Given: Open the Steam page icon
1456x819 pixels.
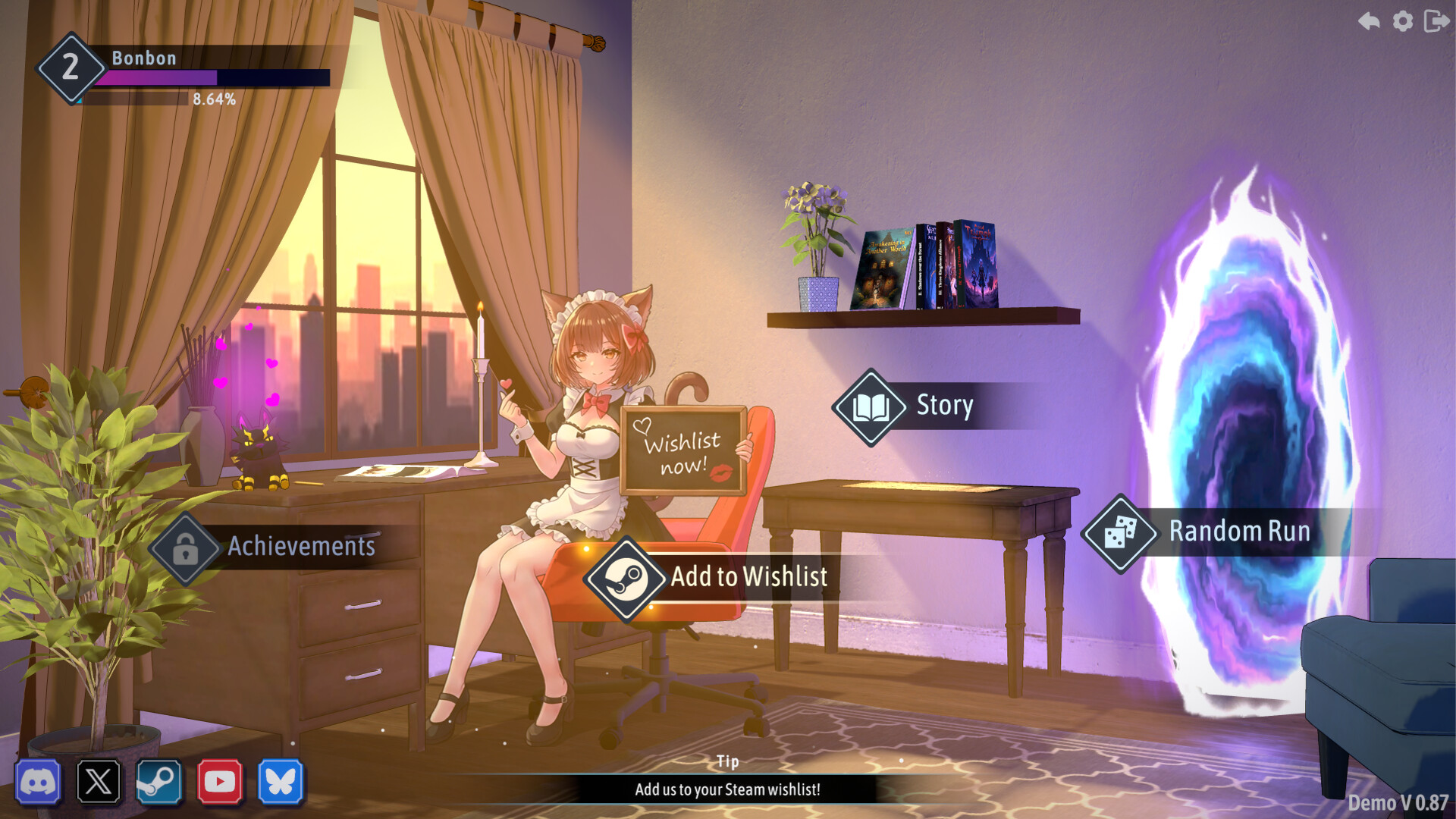Looking at the screenshot, I should coord(159,781).
